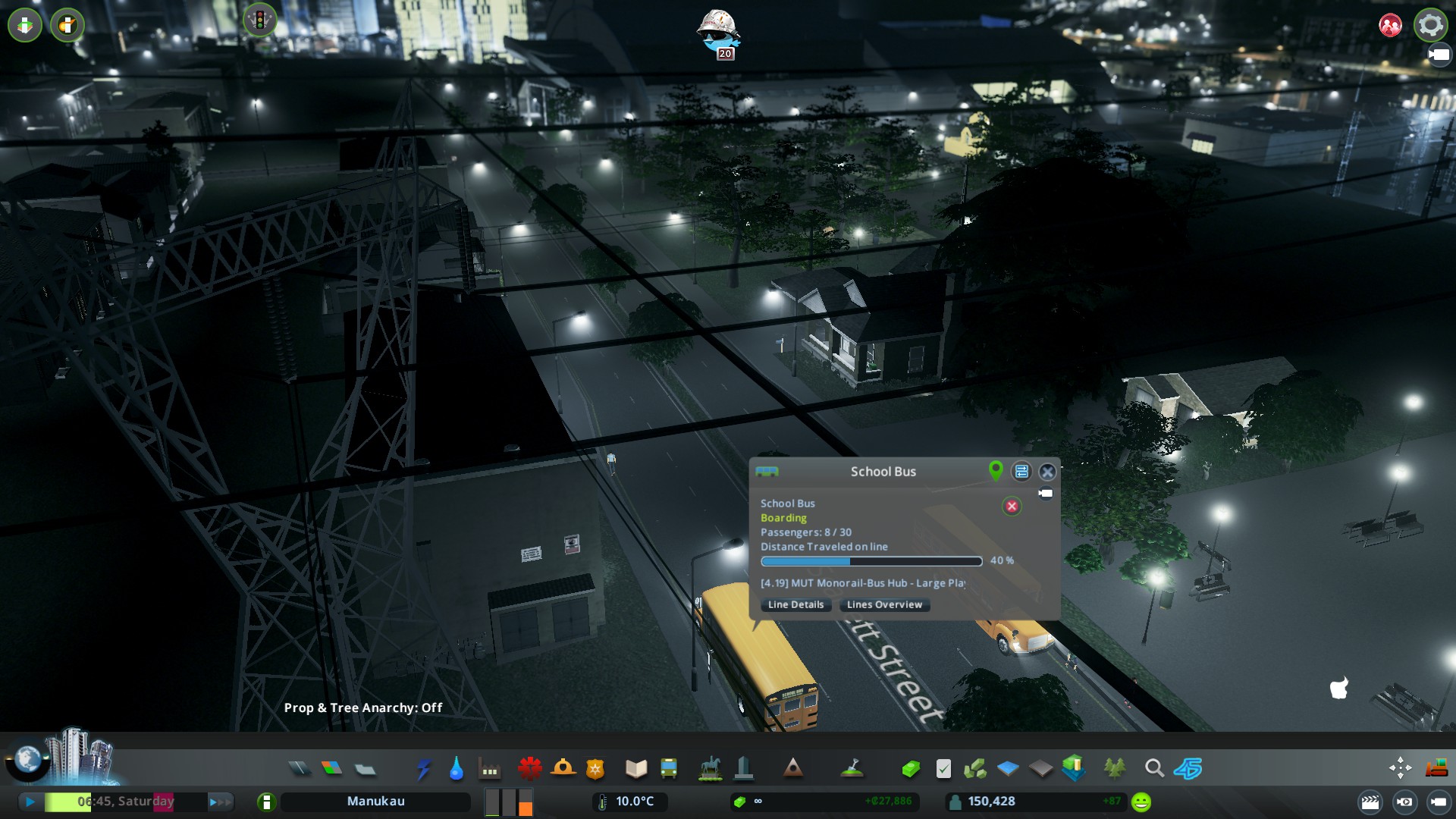Open the settings gear menu
This screenshot has height=819, width=1456.
pyautogui.click(x=1430, y=25)
